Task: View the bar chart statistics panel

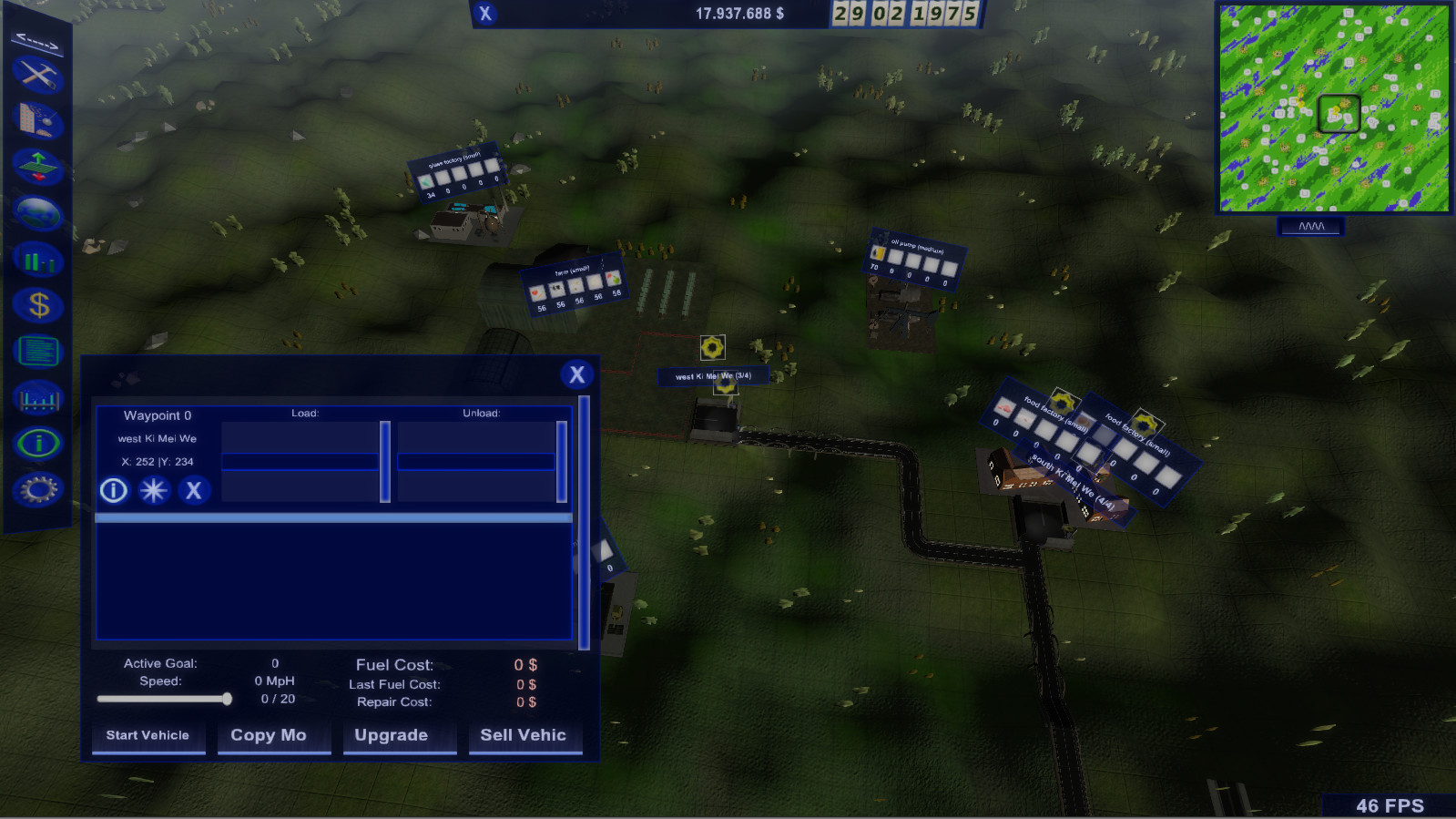Action: (36, 260)
